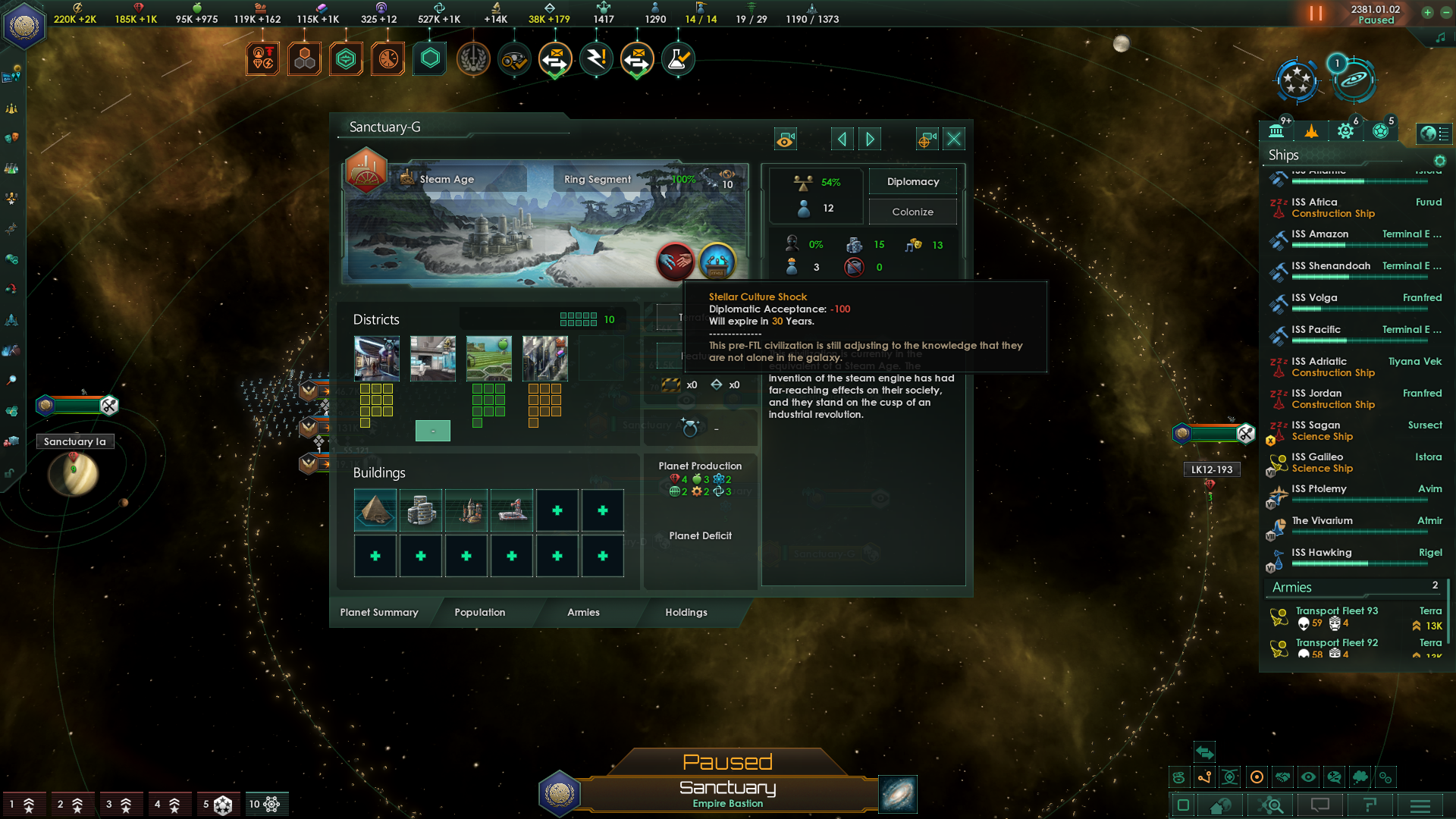Image resolution: width=1456 pixels, height=819 pixels.
Task: Select the handshake diplomacy map mode icon
Action: (1284, 777)
